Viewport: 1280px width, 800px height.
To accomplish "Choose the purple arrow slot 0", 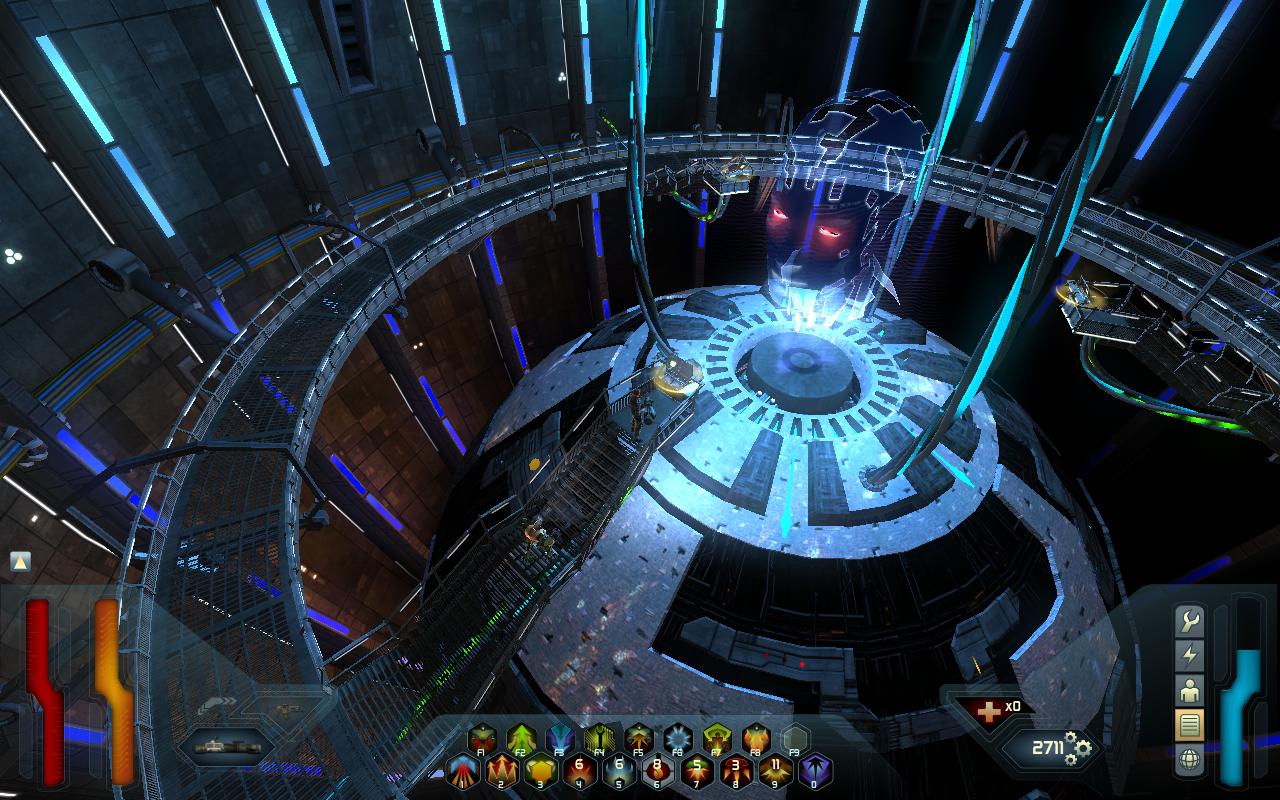I will pyautogui.click(x=815, y=770).
